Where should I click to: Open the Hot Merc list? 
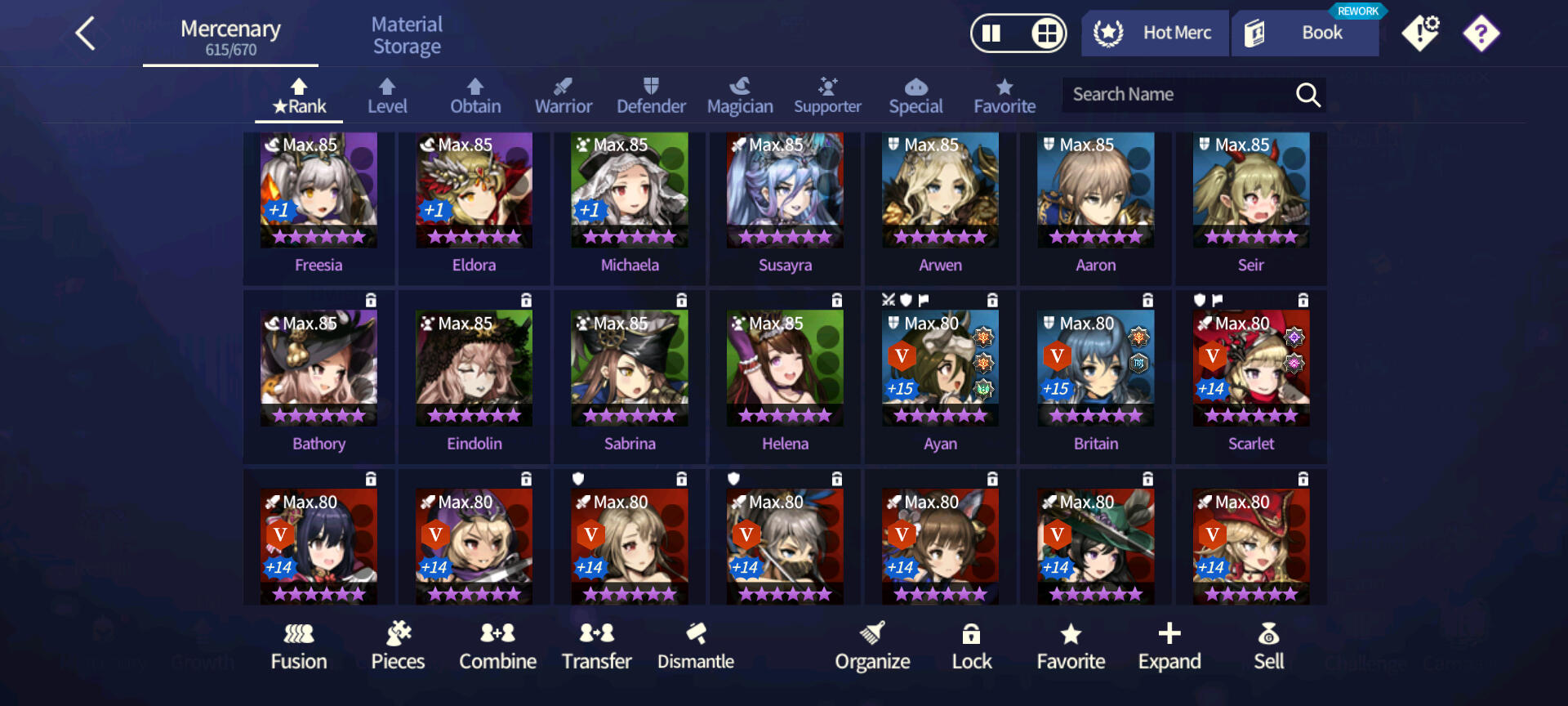pyautogui.click(x=1155, y=34)
